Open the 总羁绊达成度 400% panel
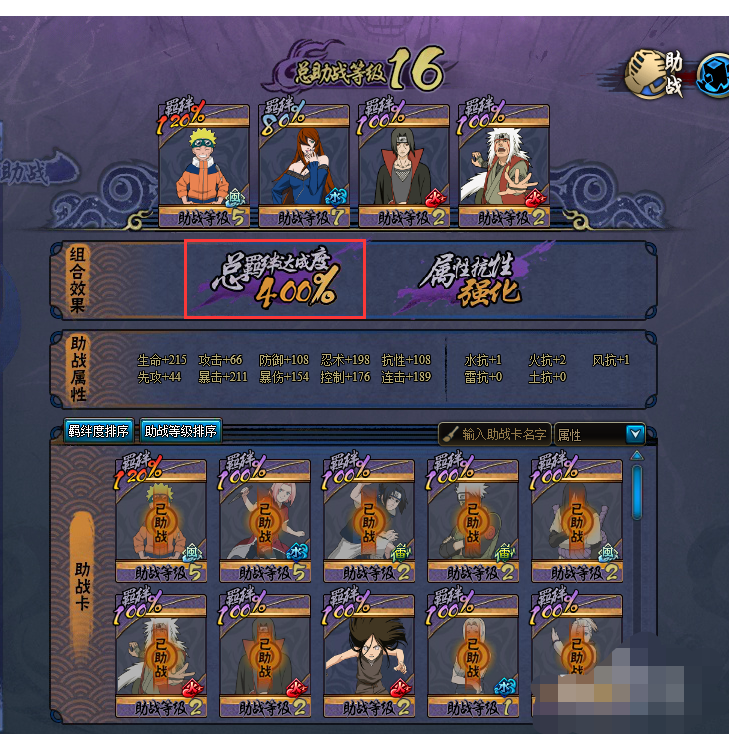Screen dimensions: 729x734 click(275, 278)
